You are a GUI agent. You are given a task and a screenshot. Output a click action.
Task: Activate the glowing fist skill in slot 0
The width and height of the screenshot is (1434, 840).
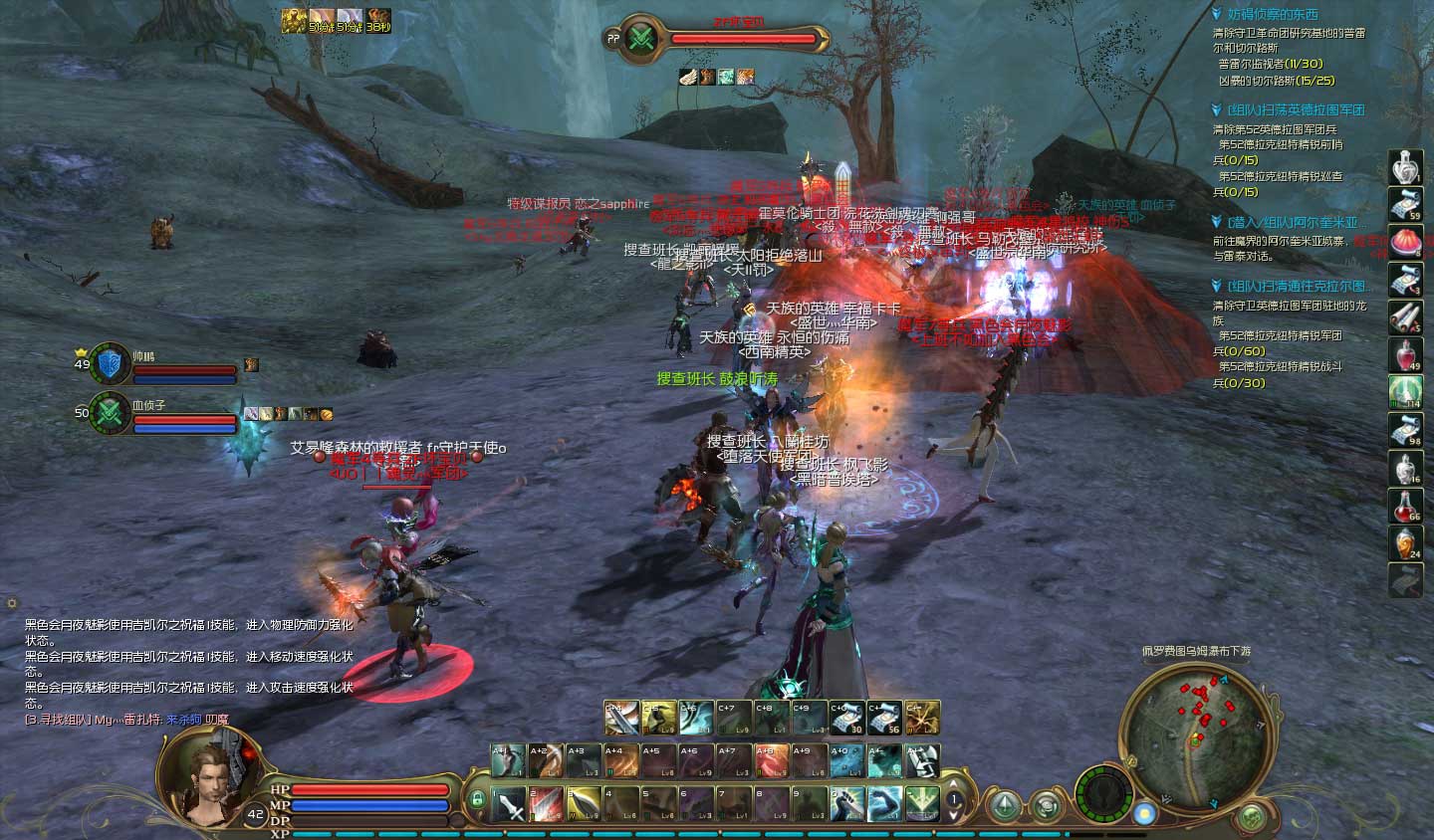pyautogui.click(x=846, y=802)
